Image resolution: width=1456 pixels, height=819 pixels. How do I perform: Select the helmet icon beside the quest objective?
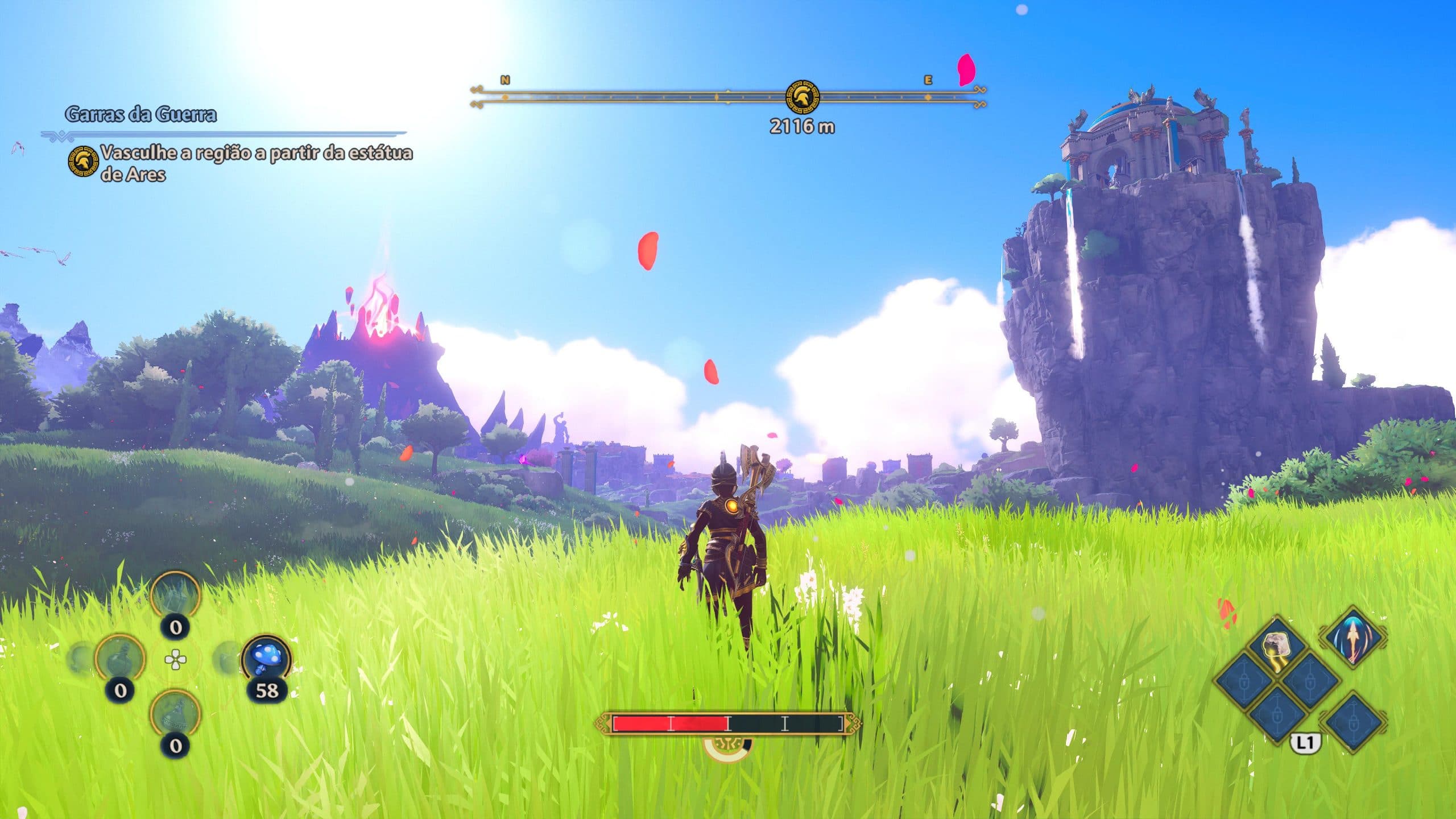point(83,162)
